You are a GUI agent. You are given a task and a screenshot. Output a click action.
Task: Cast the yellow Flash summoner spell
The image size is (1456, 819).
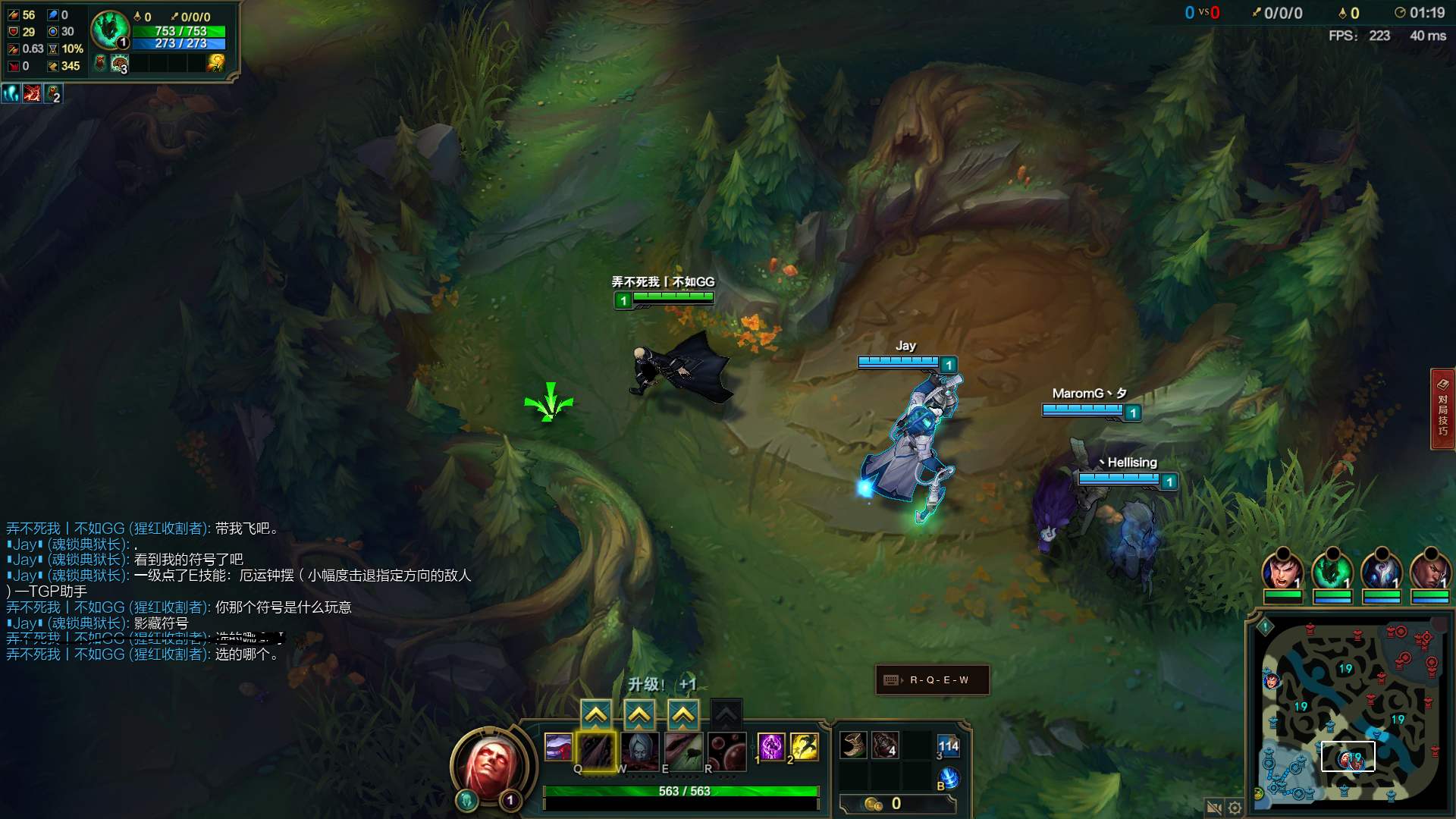point(804,746)
